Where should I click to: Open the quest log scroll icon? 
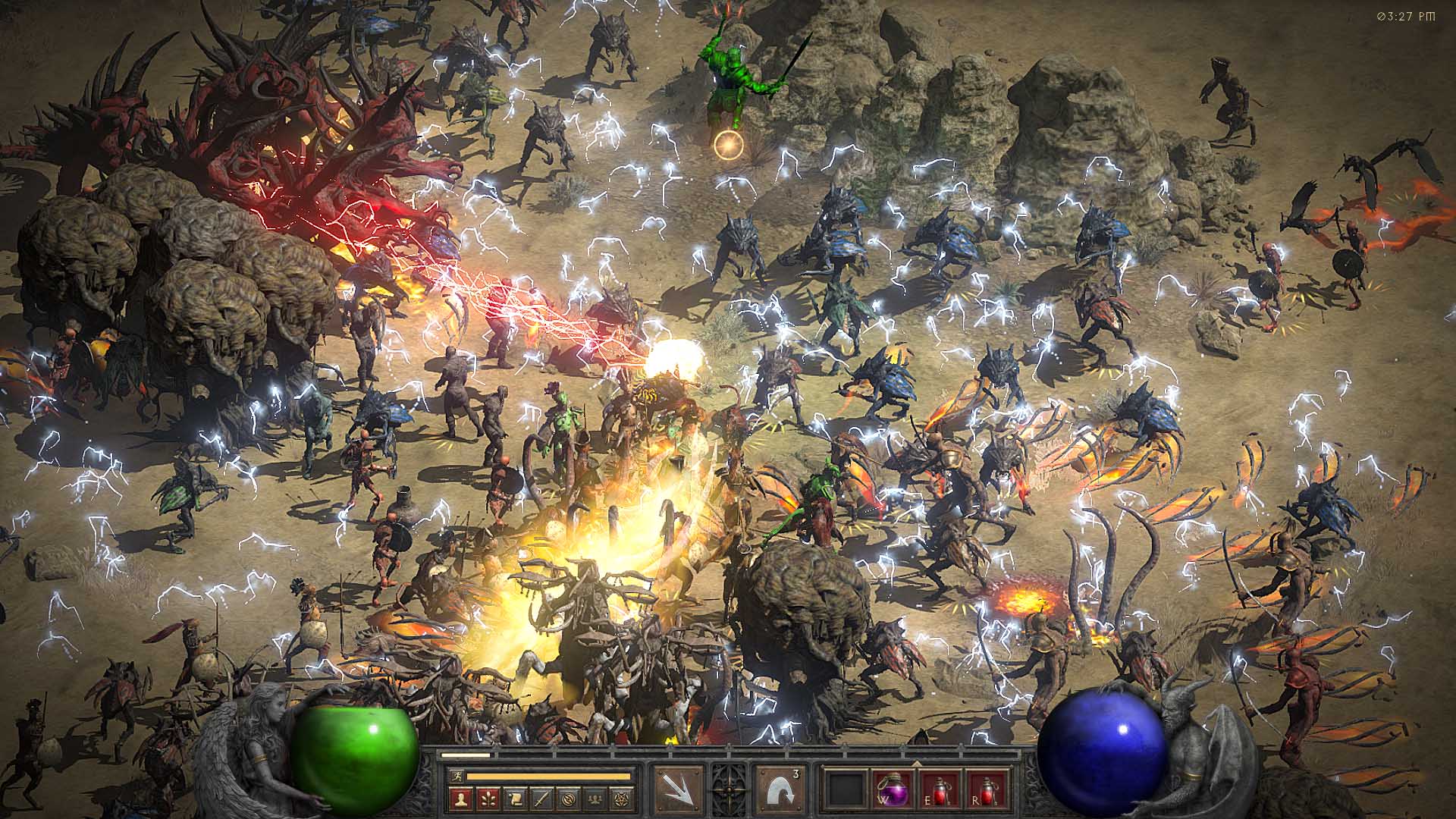[x=514, y=798]
